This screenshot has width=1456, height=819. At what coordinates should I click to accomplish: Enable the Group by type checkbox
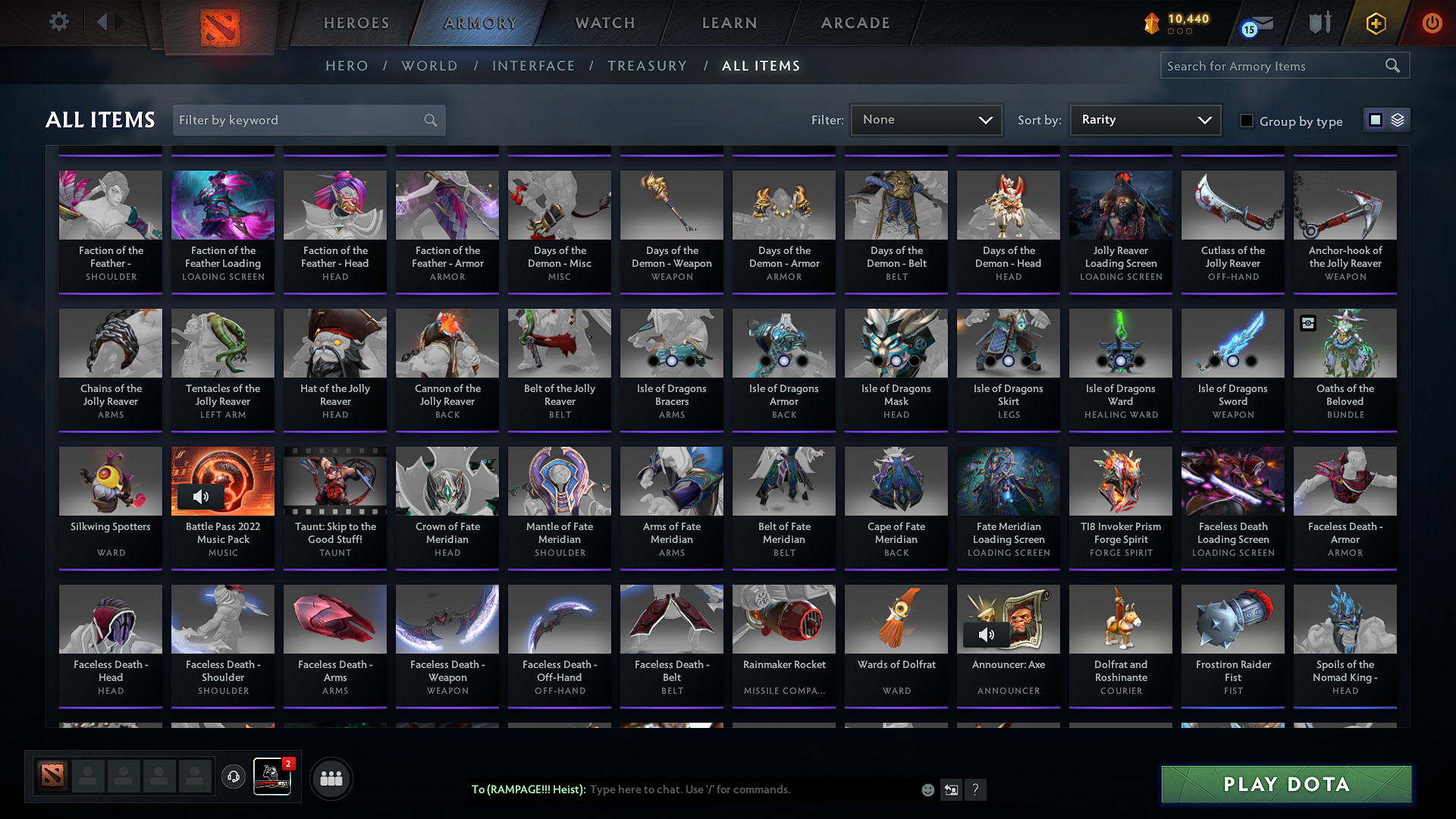(1247, 121)
